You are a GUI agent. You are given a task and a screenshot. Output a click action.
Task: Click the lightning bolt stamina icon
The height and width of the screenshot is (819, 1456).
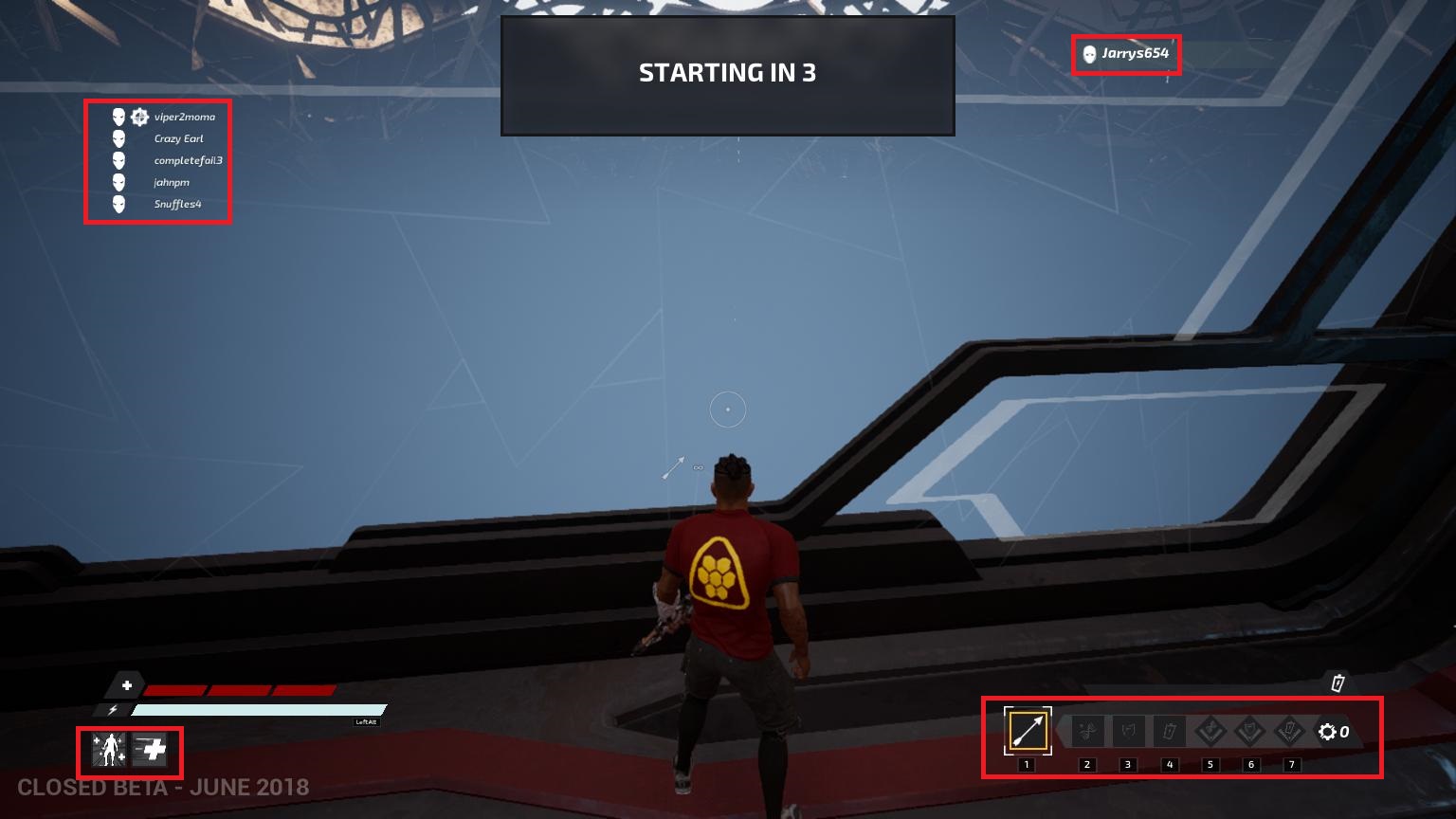(x=114, y=709)
